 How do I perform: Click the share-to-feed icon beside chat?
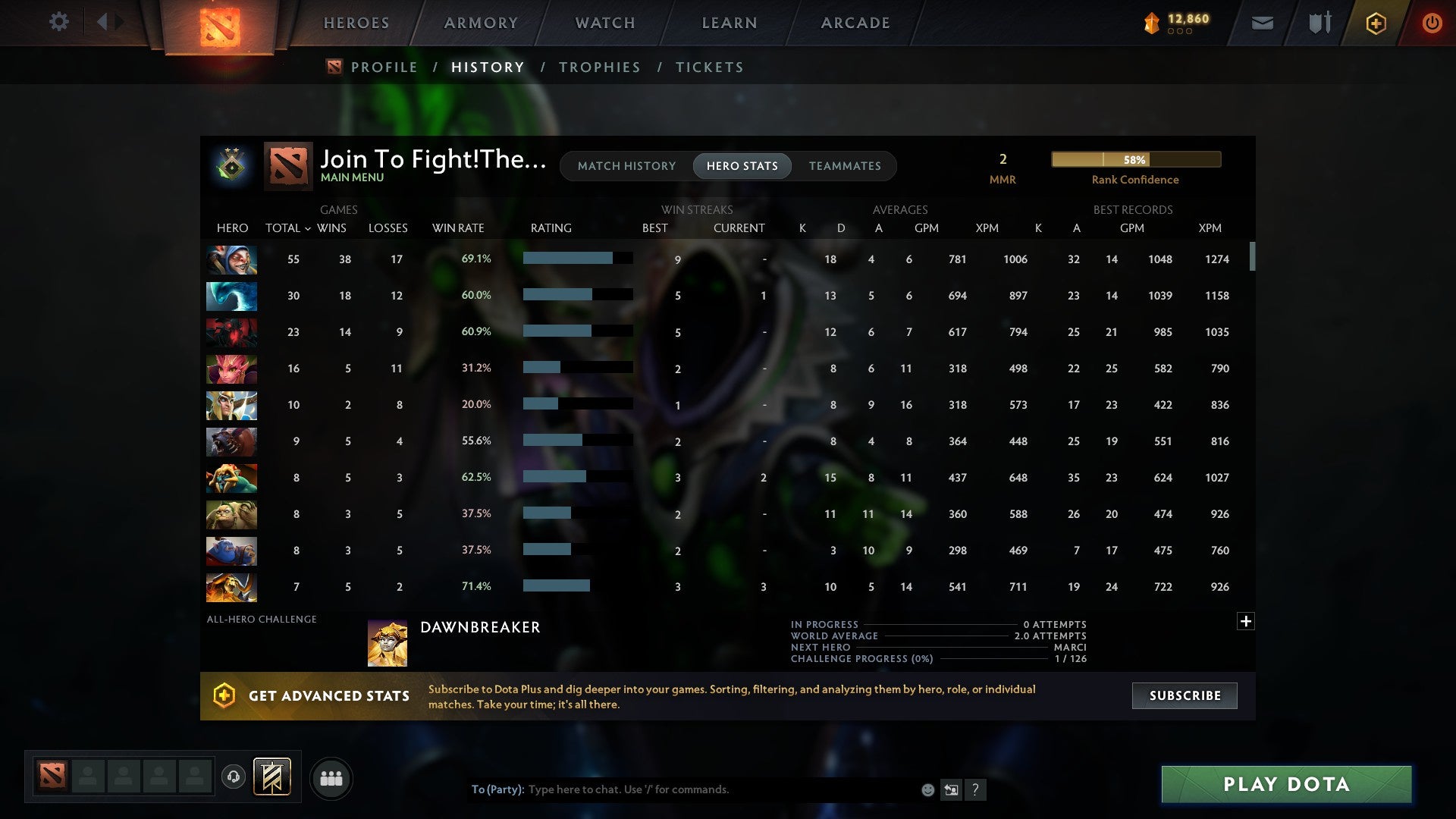(x=951, y=789)
